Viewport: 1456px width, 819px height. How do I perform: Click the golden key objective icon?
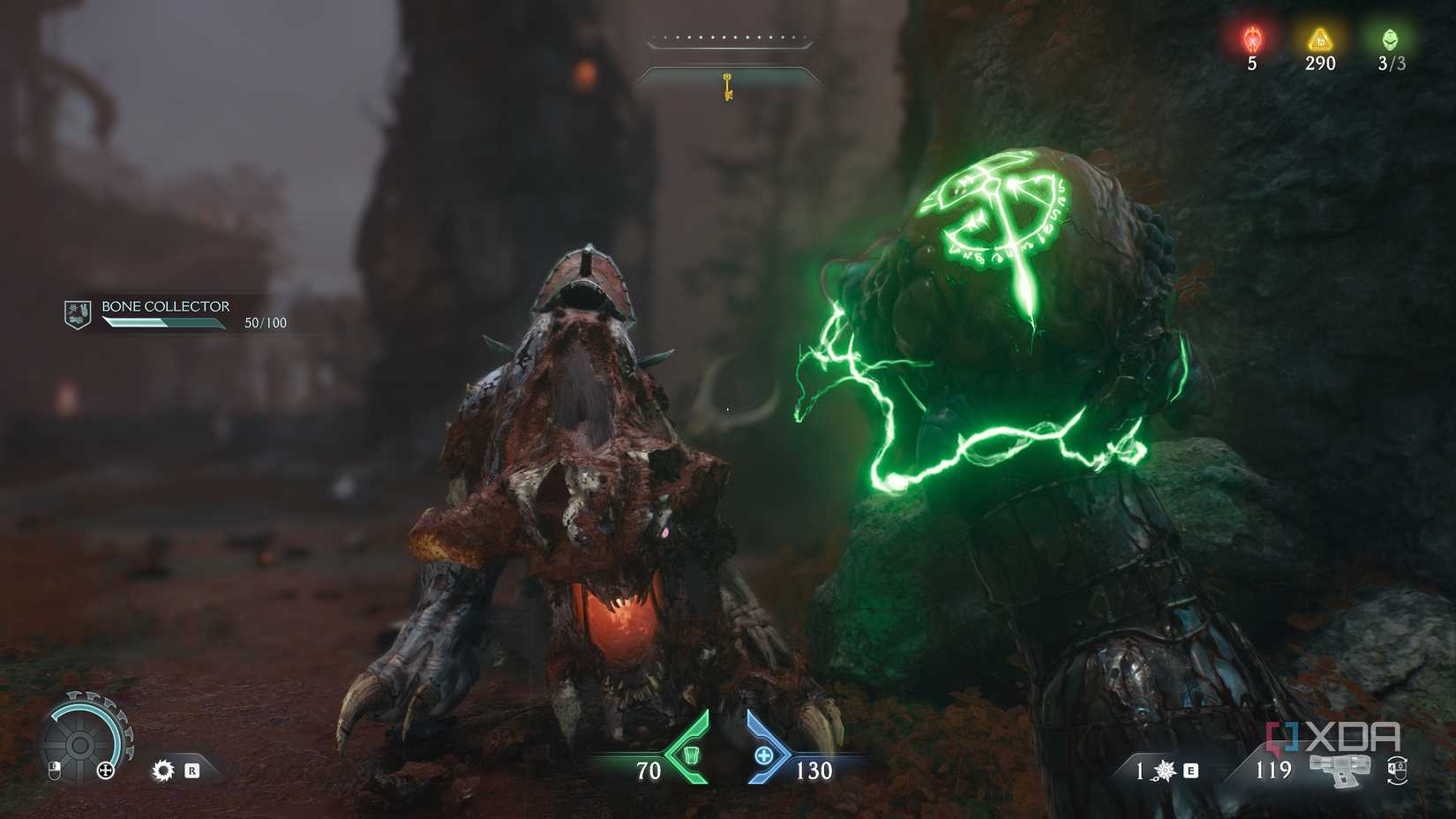click(727, 86)
